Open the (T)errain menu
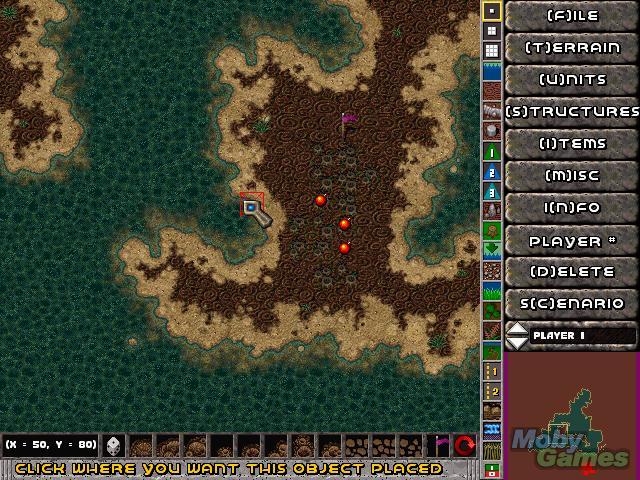 573,47
